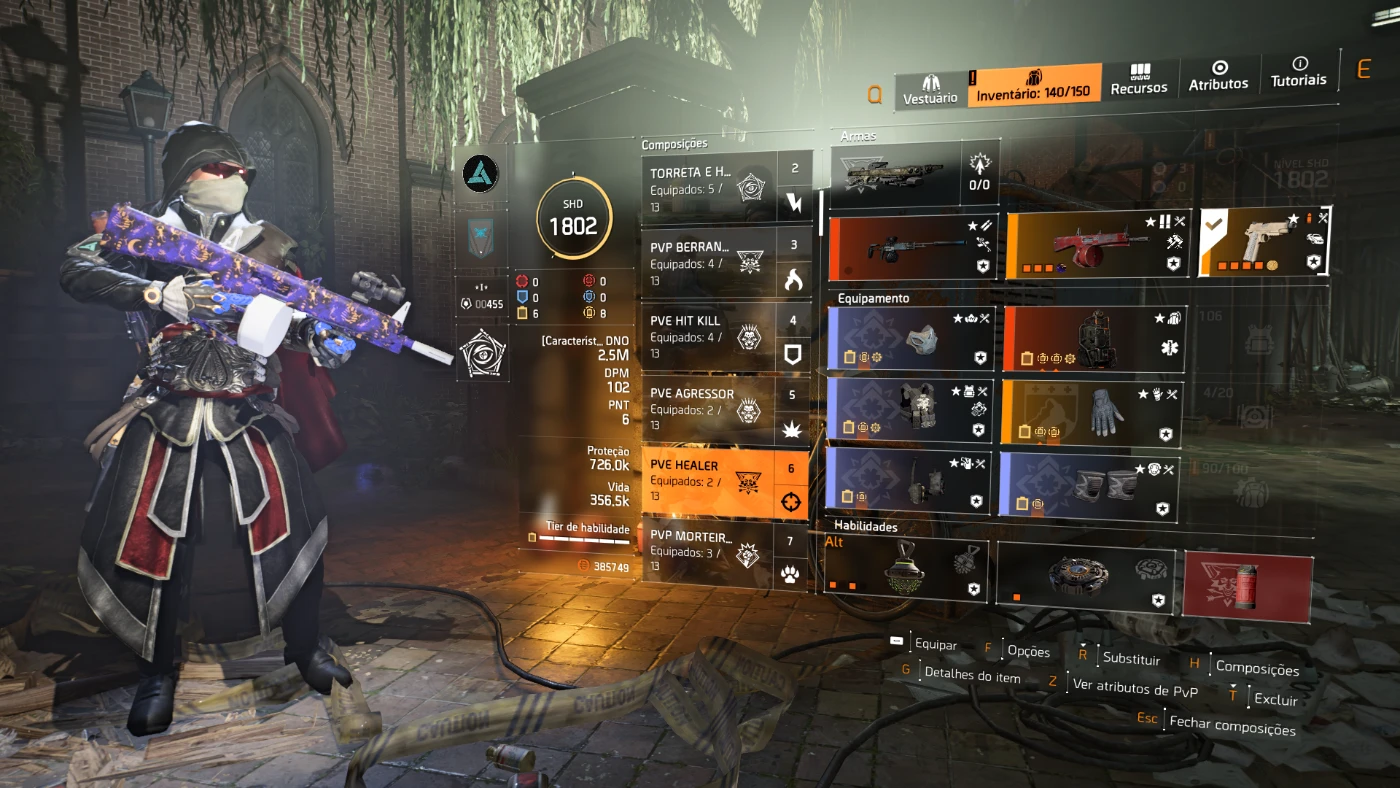
Task: Open the Recursos tab
Action: coord(1139,80)
